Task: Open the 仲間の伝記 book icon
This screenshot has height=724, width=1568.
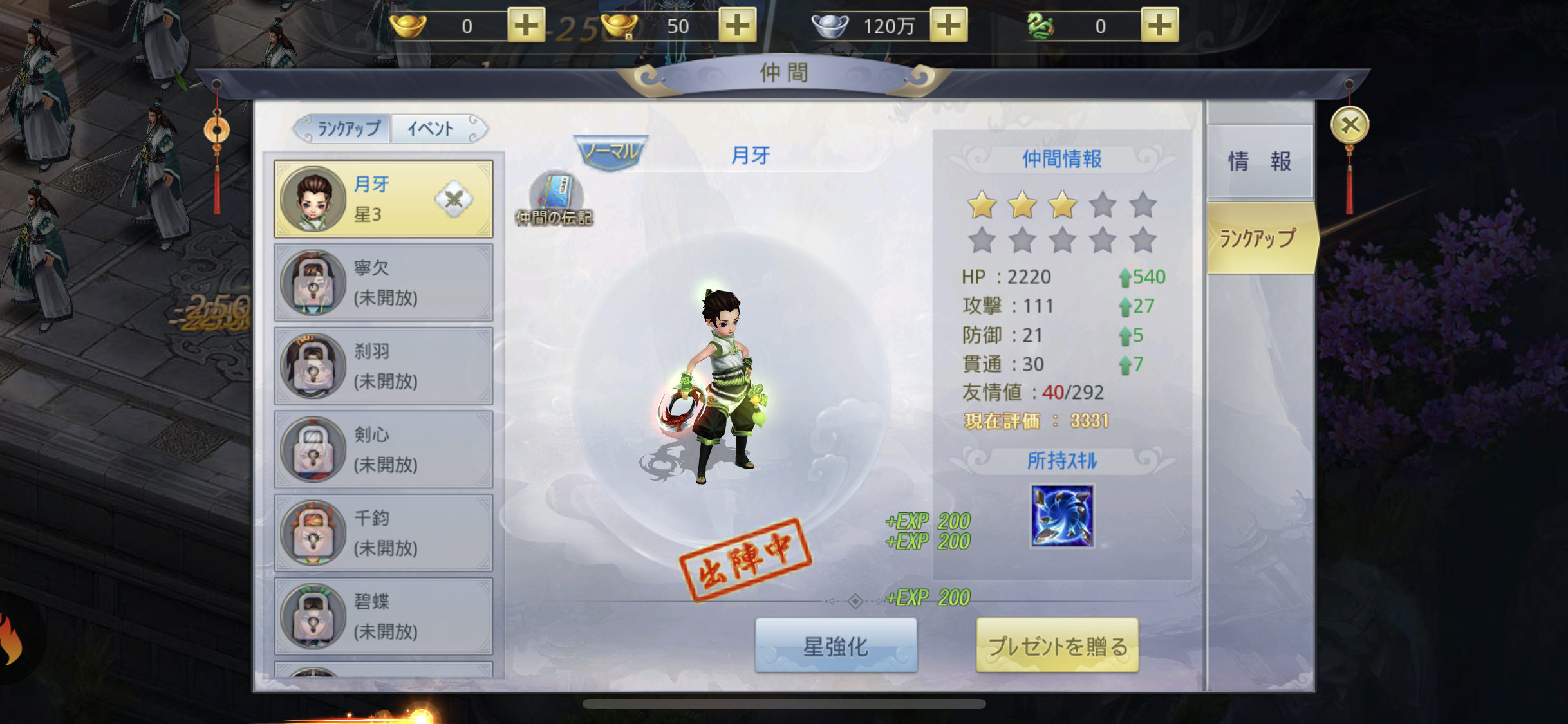Action: tap(555, 199)
